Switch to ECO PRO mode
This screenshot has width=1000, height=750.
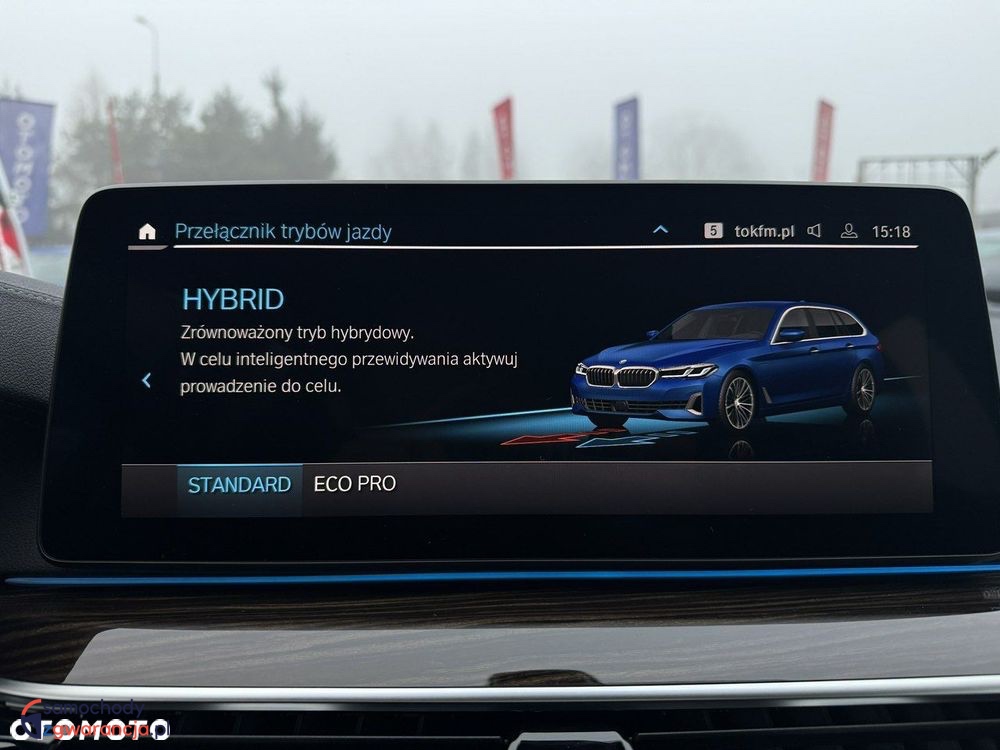(355, 484)
